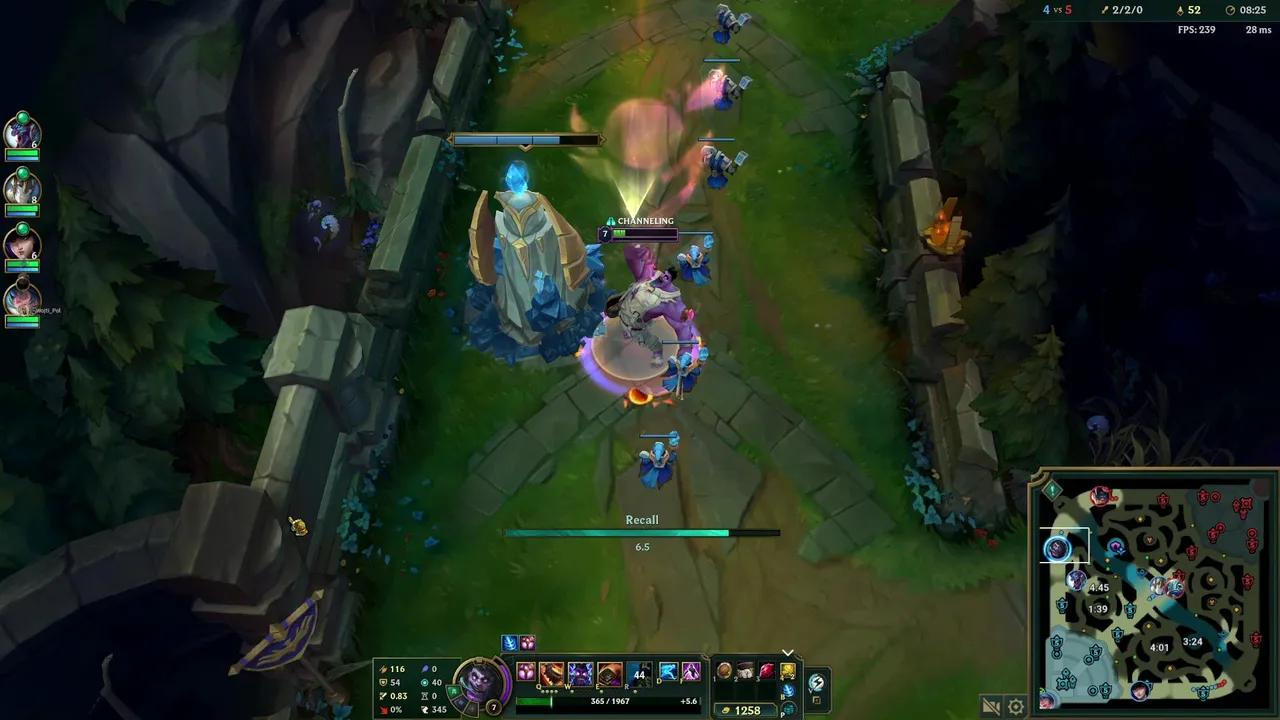The height and width of the screenshot is (720, 1280).
Task: Click the E ability icon
Action: tap(608, 674)
